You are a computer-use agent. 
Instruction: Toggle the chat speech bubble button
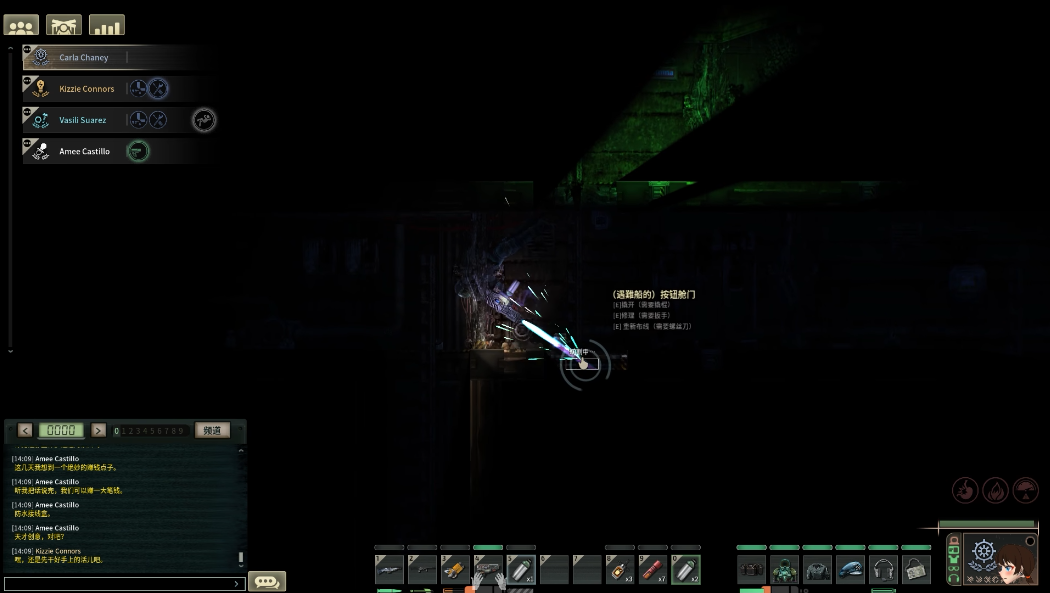[x=267, y=581]
